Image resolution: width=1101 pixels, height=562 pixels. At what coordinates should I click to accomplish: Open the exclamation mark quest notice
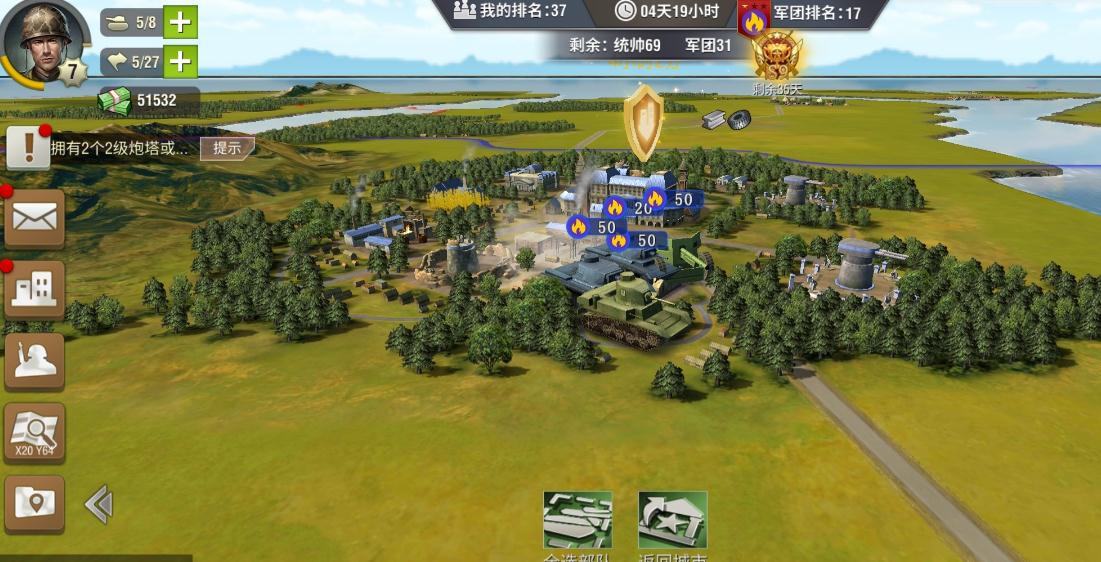pos(28,149)
